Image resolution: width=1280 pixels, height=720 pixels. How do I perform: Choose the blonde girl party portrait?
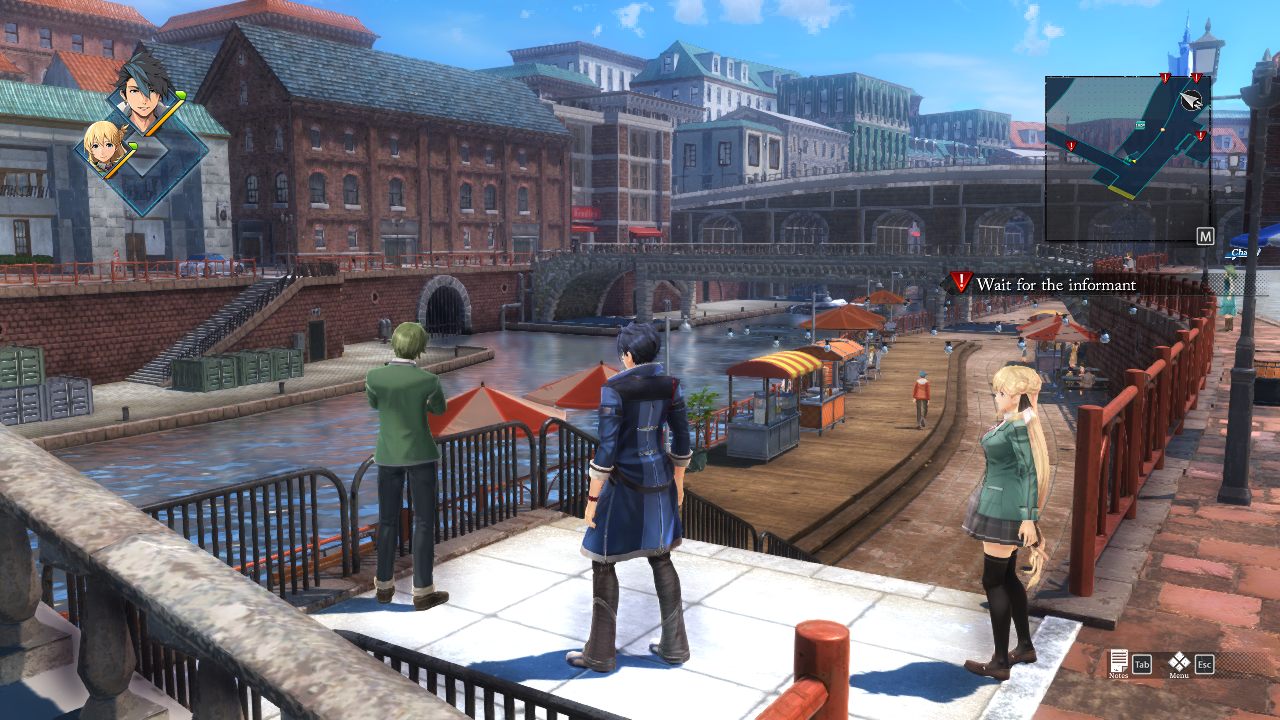[104, 148]
